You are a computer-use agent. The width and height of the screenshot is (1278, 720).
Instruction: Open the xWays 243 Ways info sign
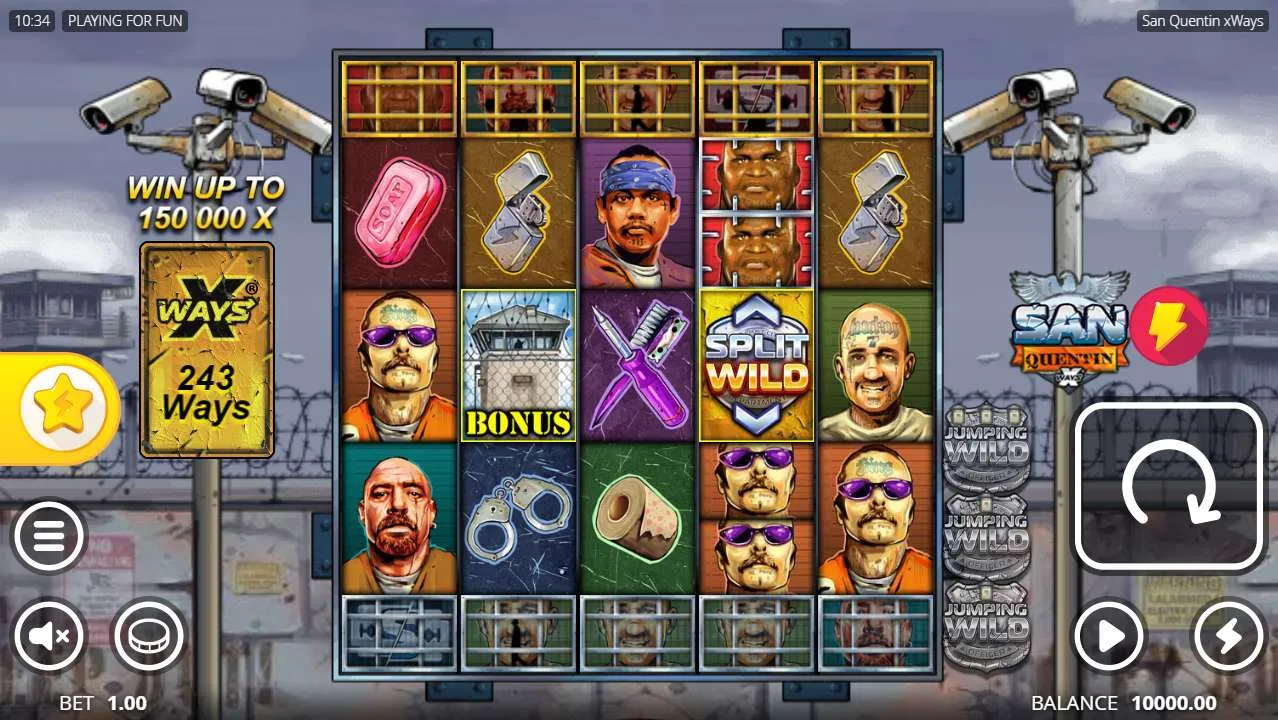pos(207,349)
